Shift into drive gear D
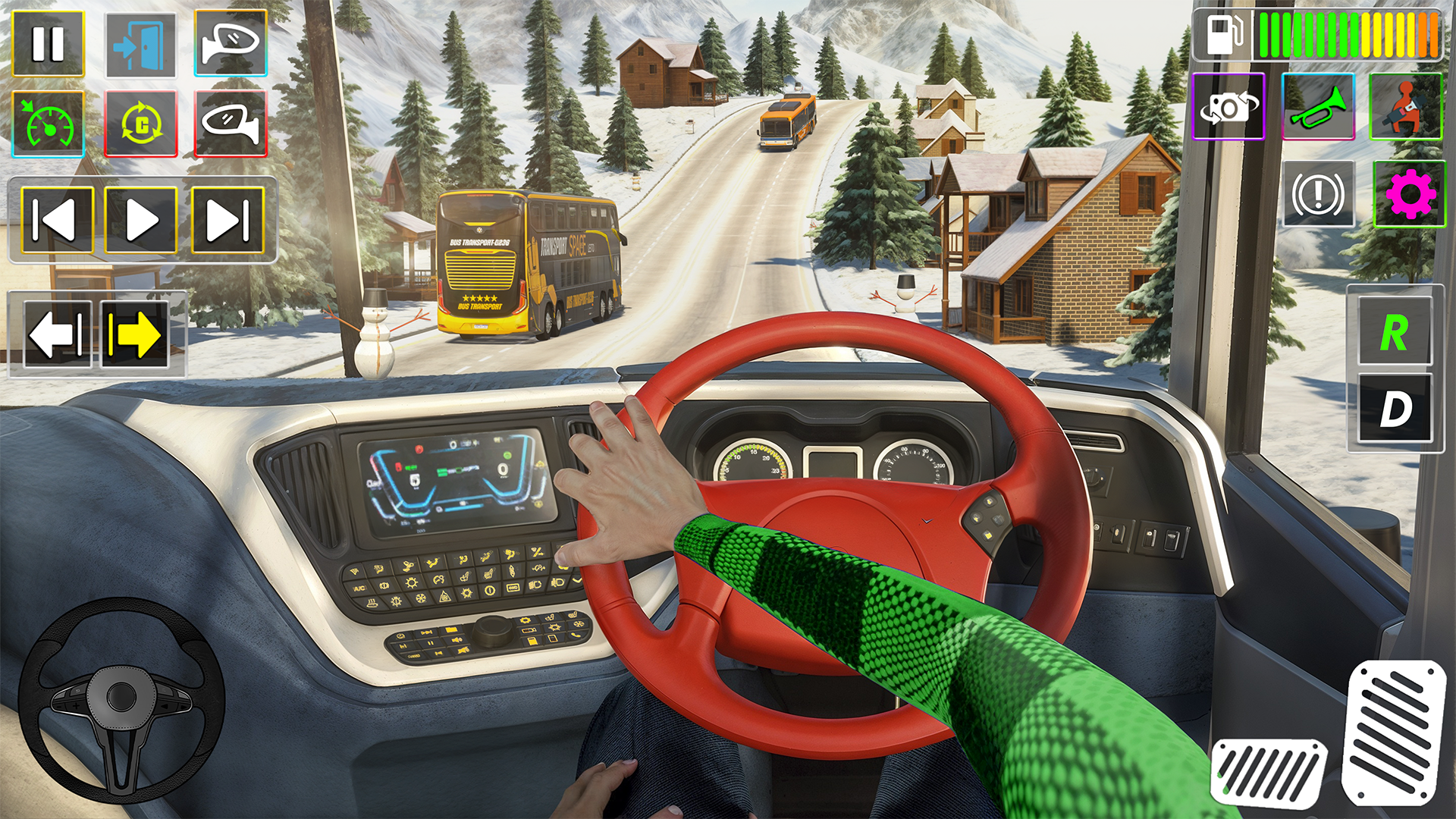The height and width of the screenshot is (819, 1456). coord(1395,409)
